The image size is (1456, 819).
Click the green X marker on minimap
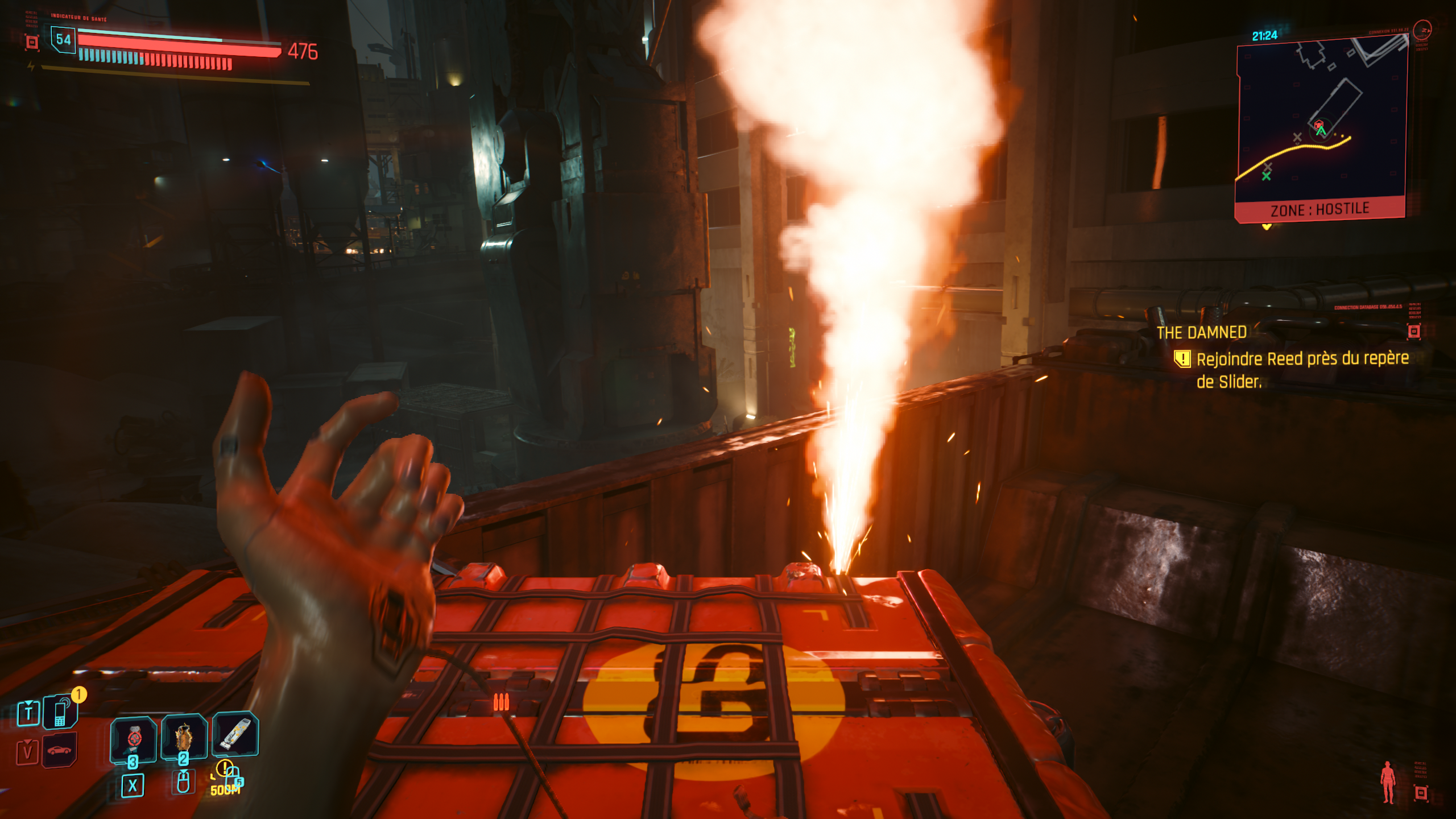coord(1266,176)
